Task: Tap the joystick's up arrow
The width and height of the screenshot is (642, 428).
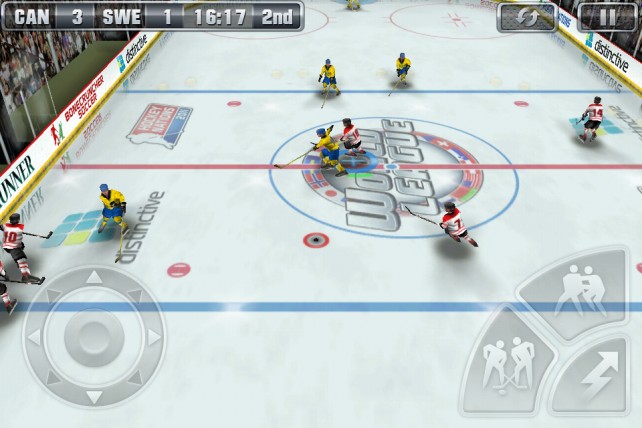Action: 93,278
